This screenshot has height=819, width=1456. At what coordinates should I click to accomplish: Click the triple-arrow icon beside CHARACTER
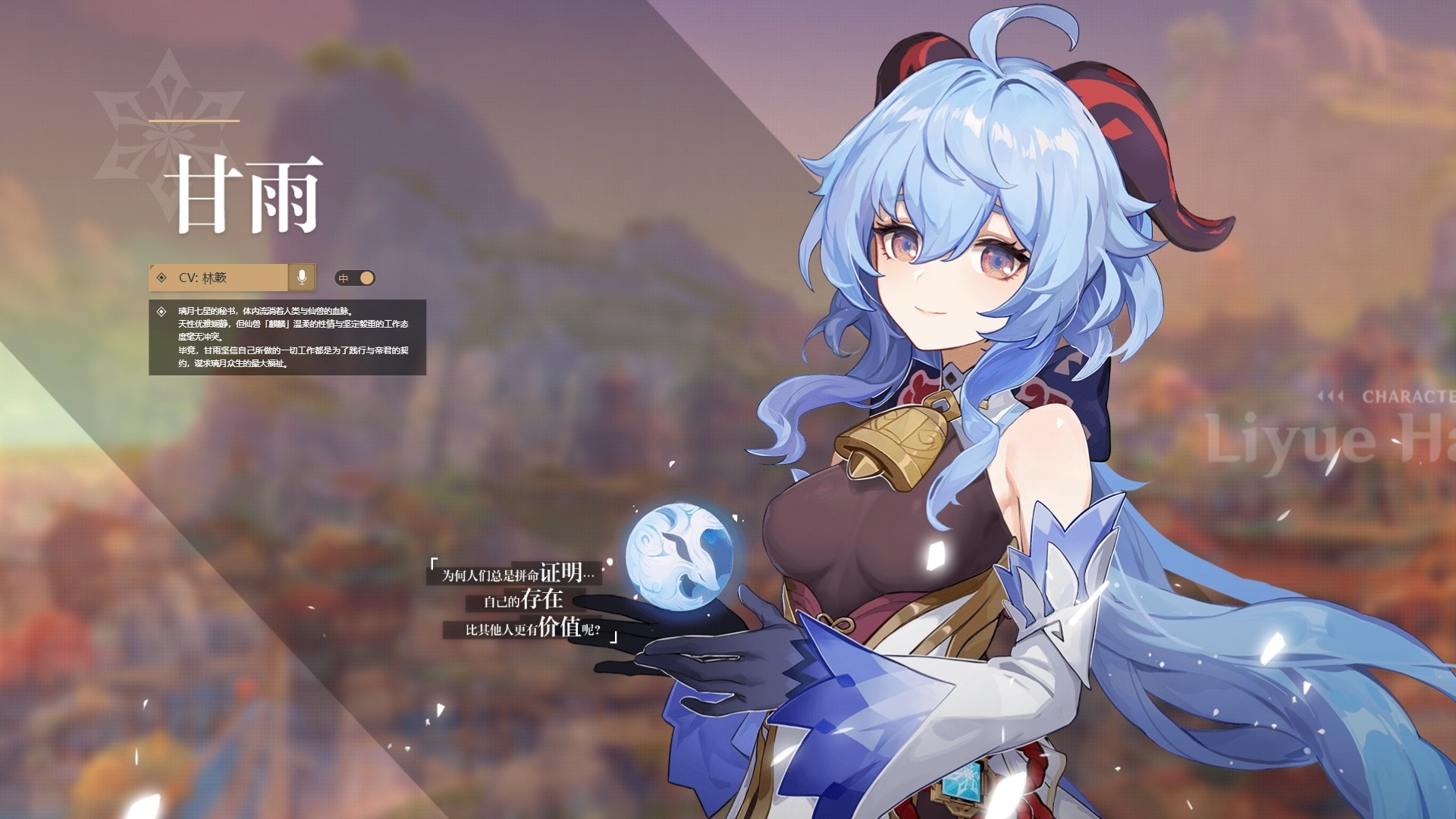1330,397
